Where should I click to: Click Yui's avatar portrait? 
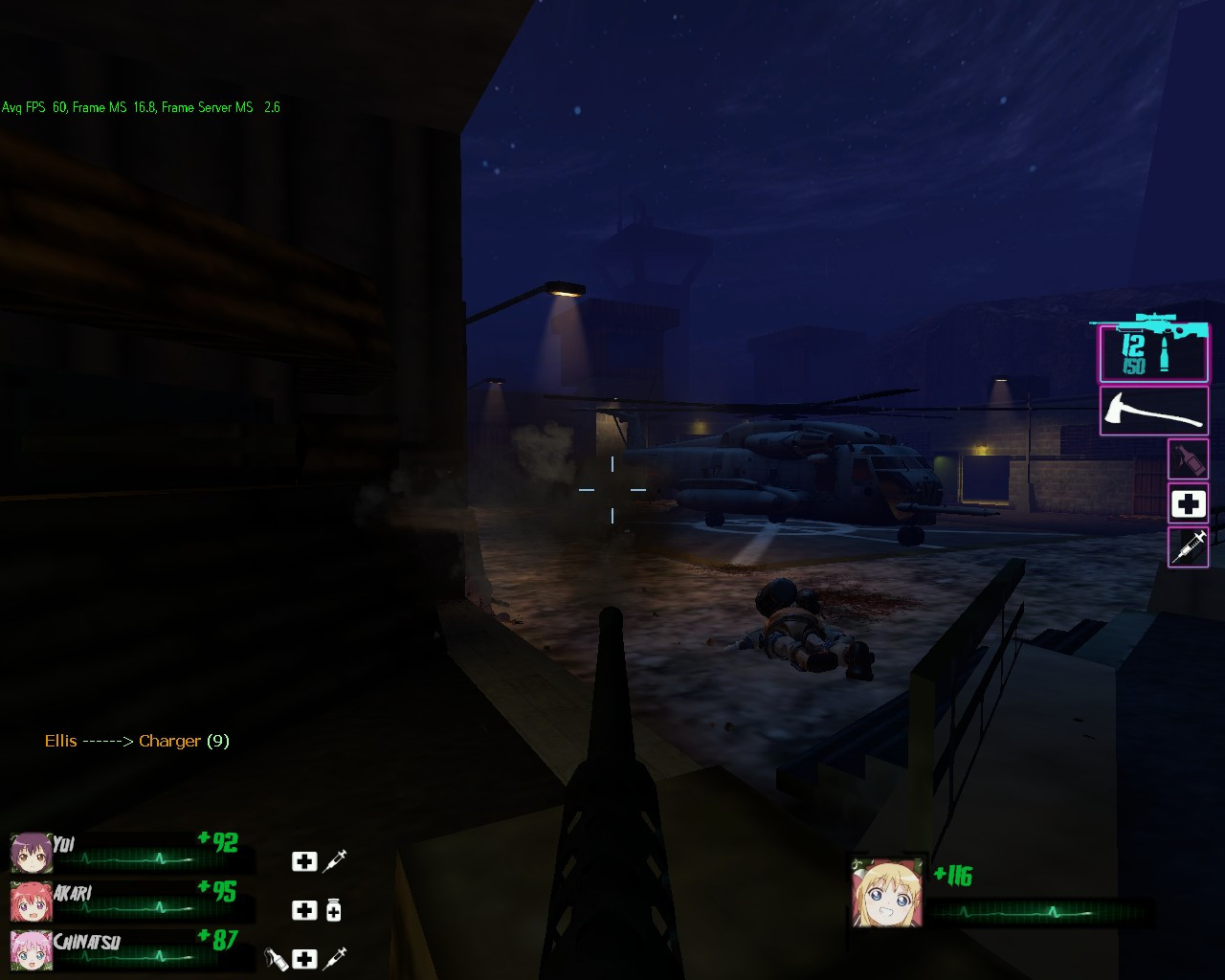point(31,854)
